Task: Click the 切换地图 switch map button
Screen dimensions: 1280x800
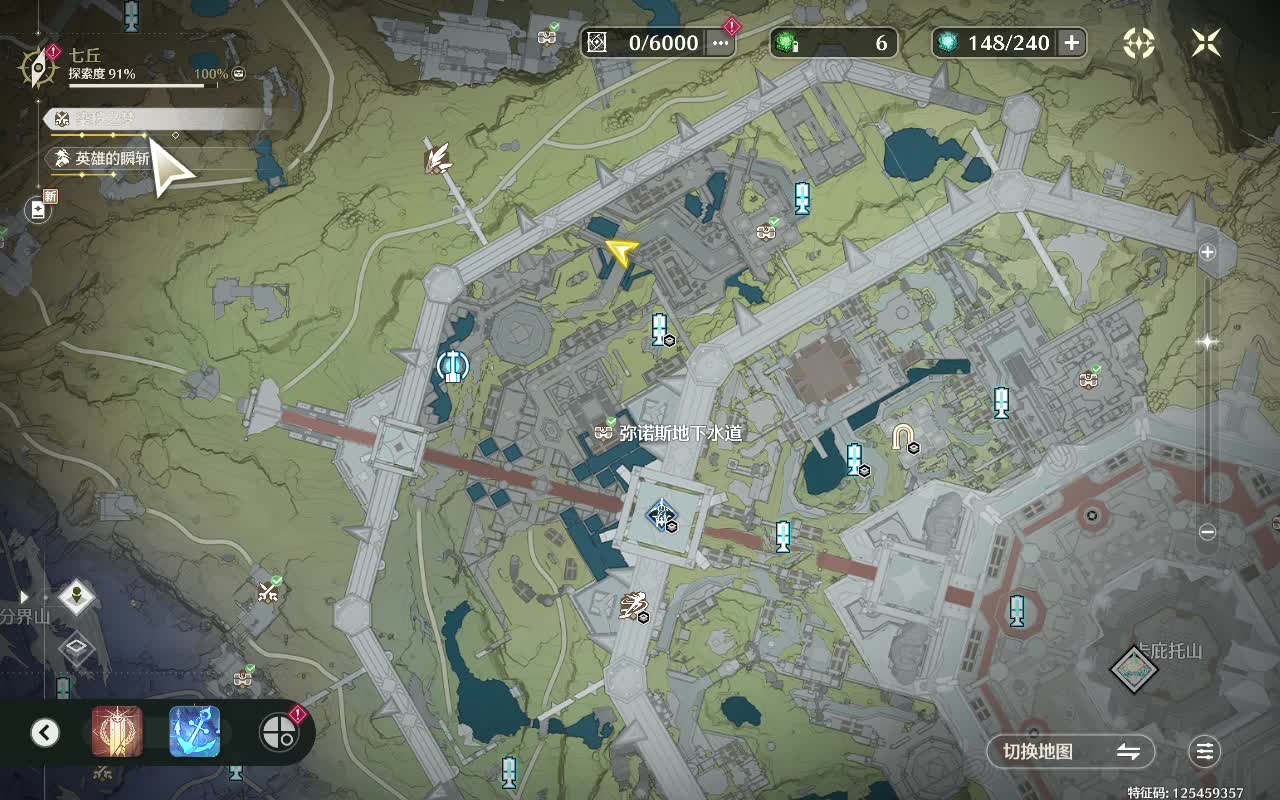Action: click(x=1070, y=751)
